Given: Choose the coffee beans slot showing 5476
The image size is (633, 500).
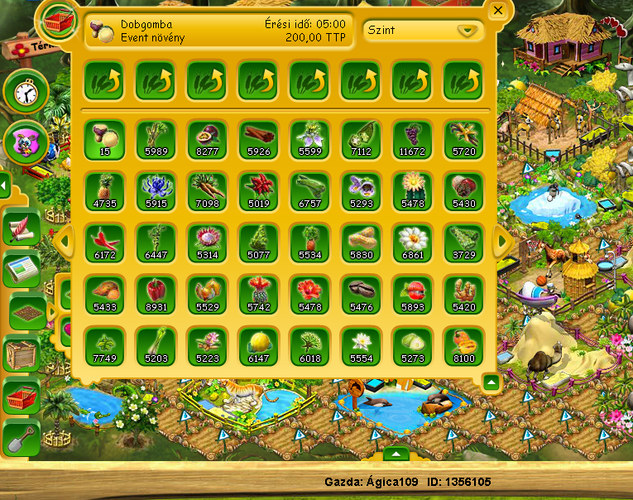Looking at the screenshot, I should tap(361, 292).
